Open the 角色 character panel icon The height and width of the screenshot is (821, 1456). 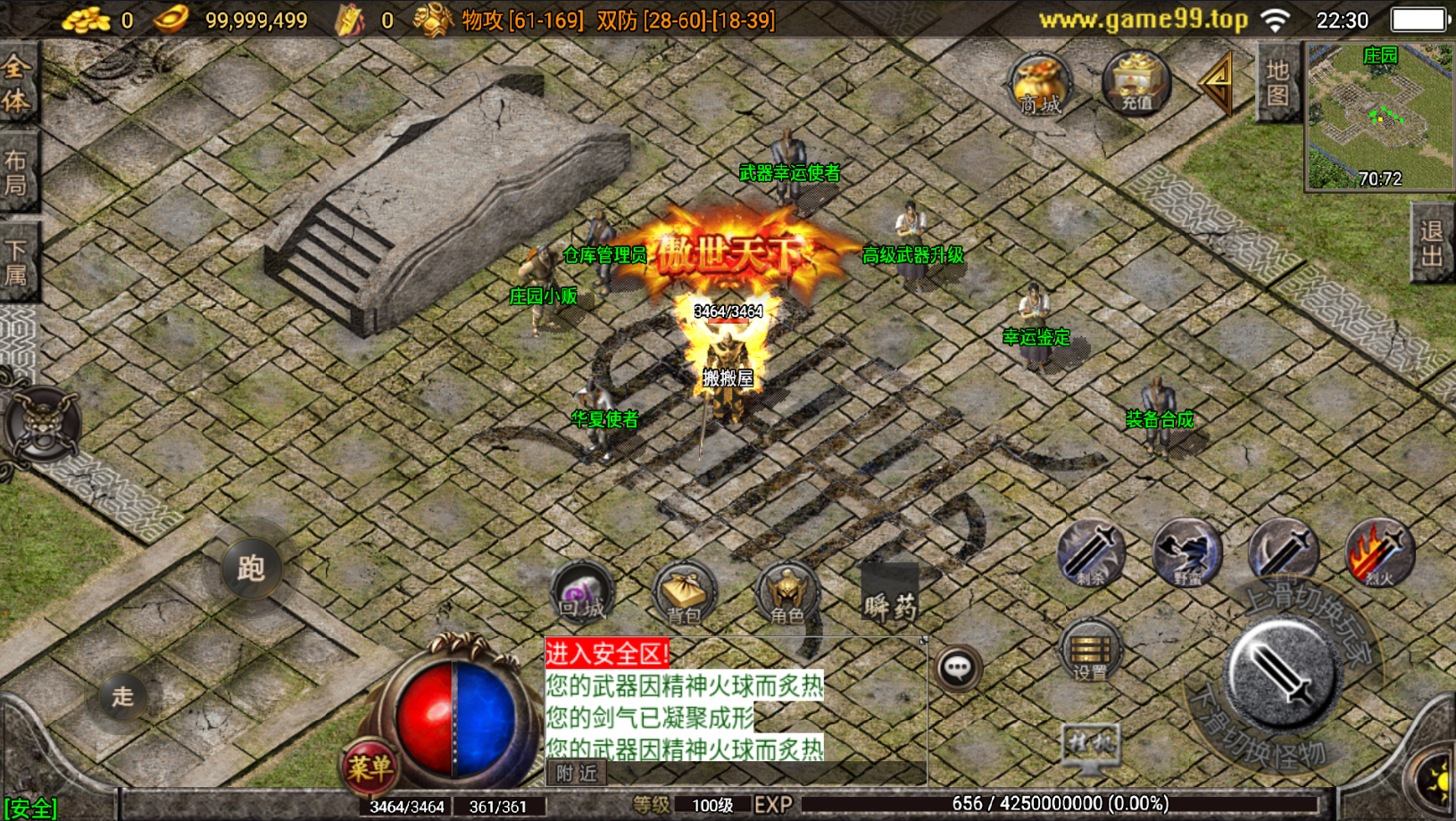pyautogui.click(x=786, y=593)
